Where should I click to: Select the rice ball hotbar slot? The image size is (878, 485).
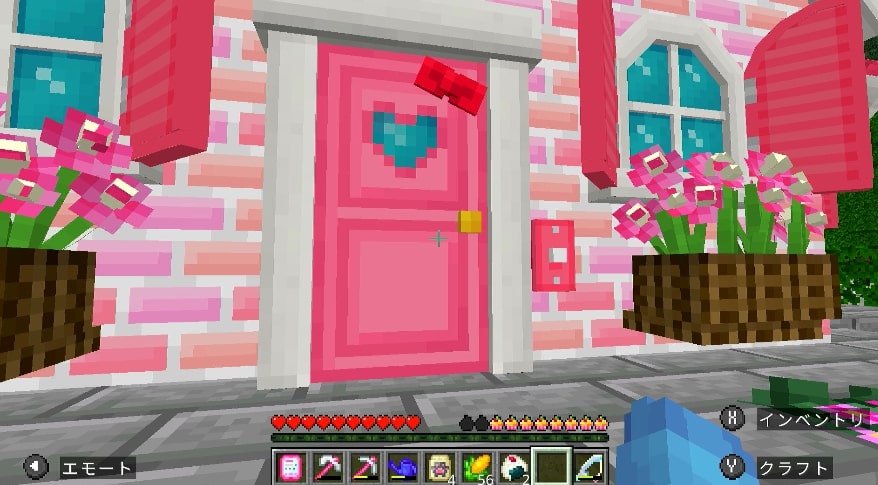click(x=512, y=466)
